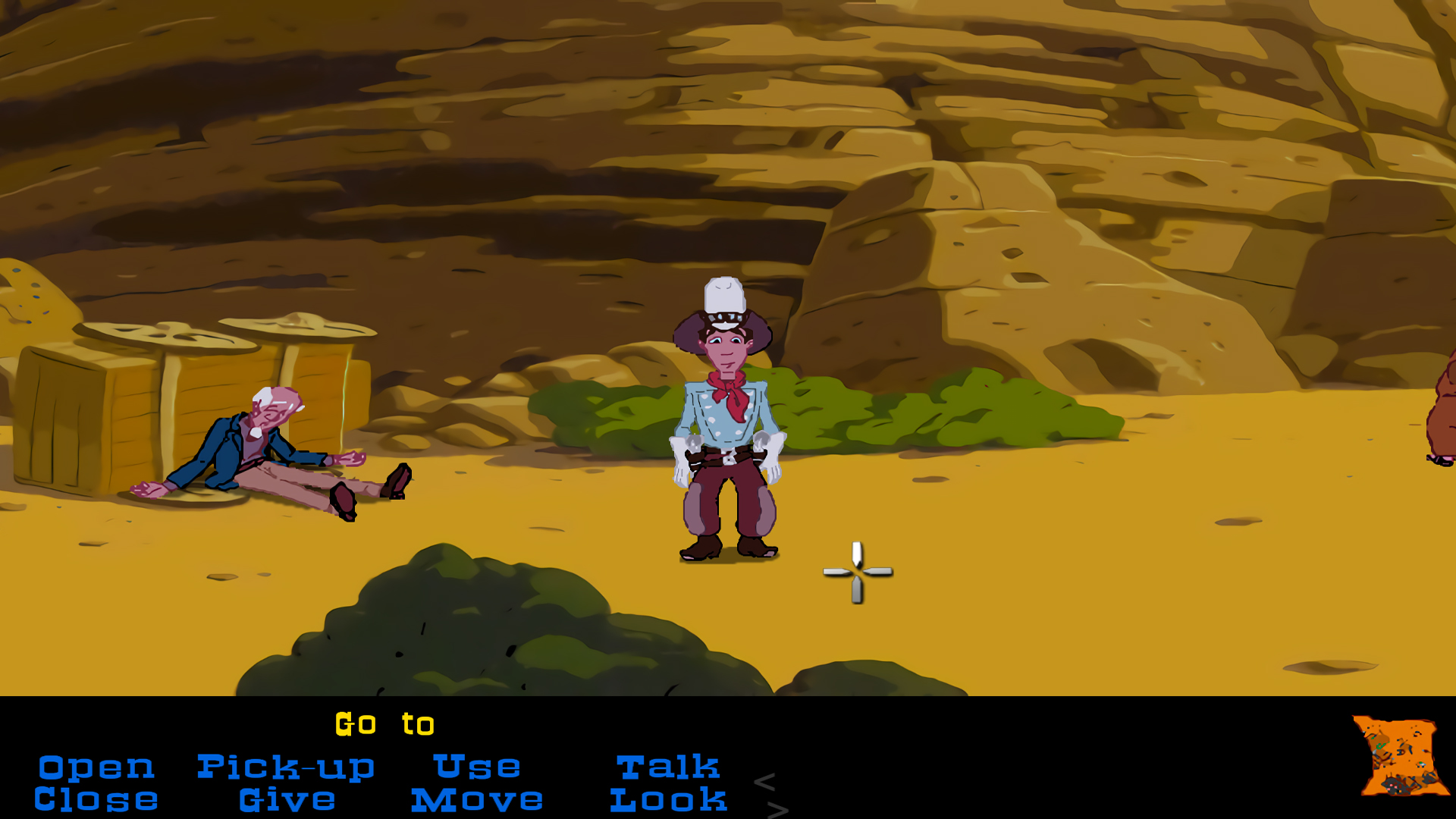Select the Close verb
Viewport: 1456px width, 819px height.
[x=96, y=799]
